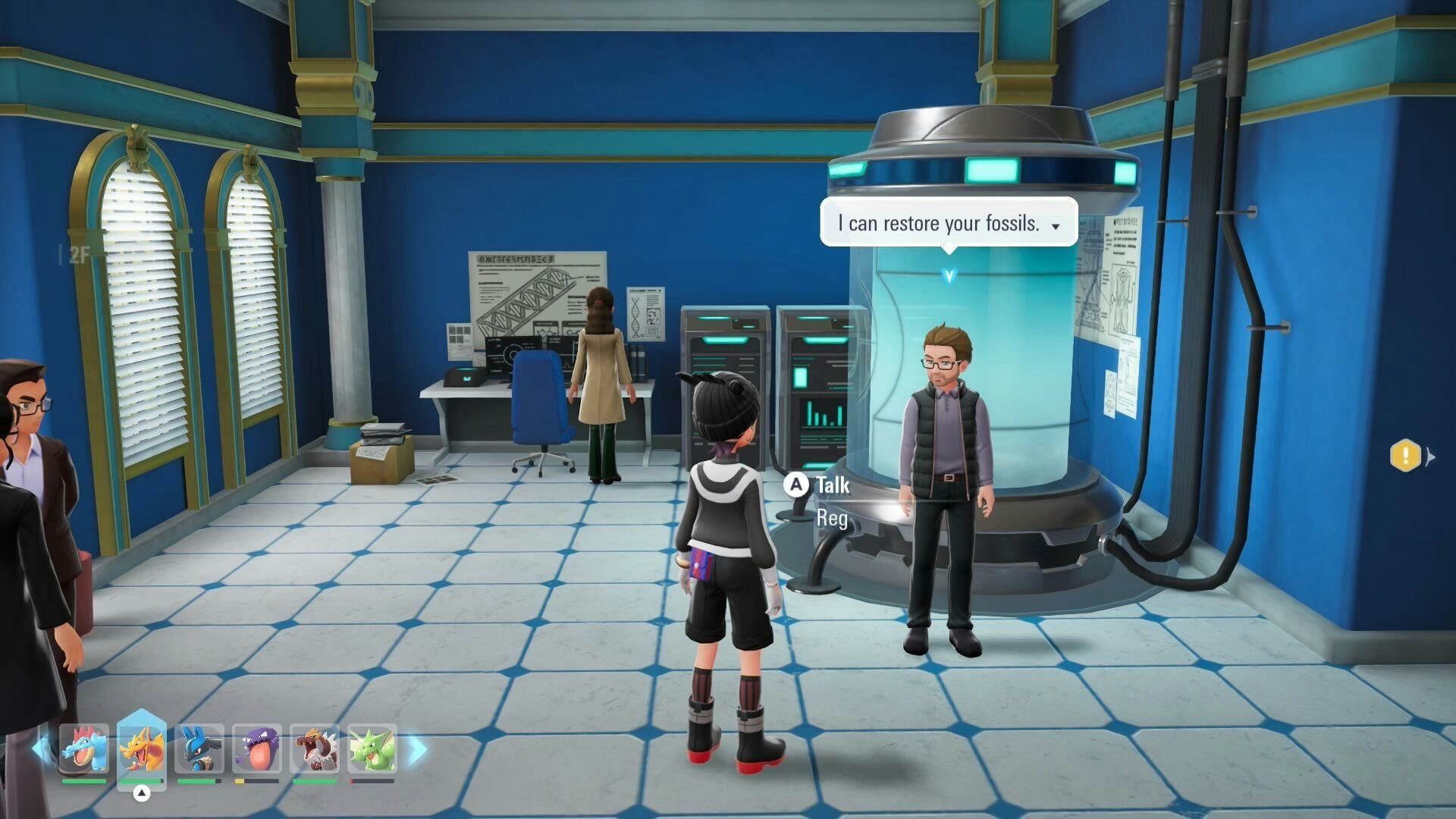The width and height of the screenshot is (1456, 819).
Task: Select Feraligatr in the party bar
Action: (x=84, y=749)
